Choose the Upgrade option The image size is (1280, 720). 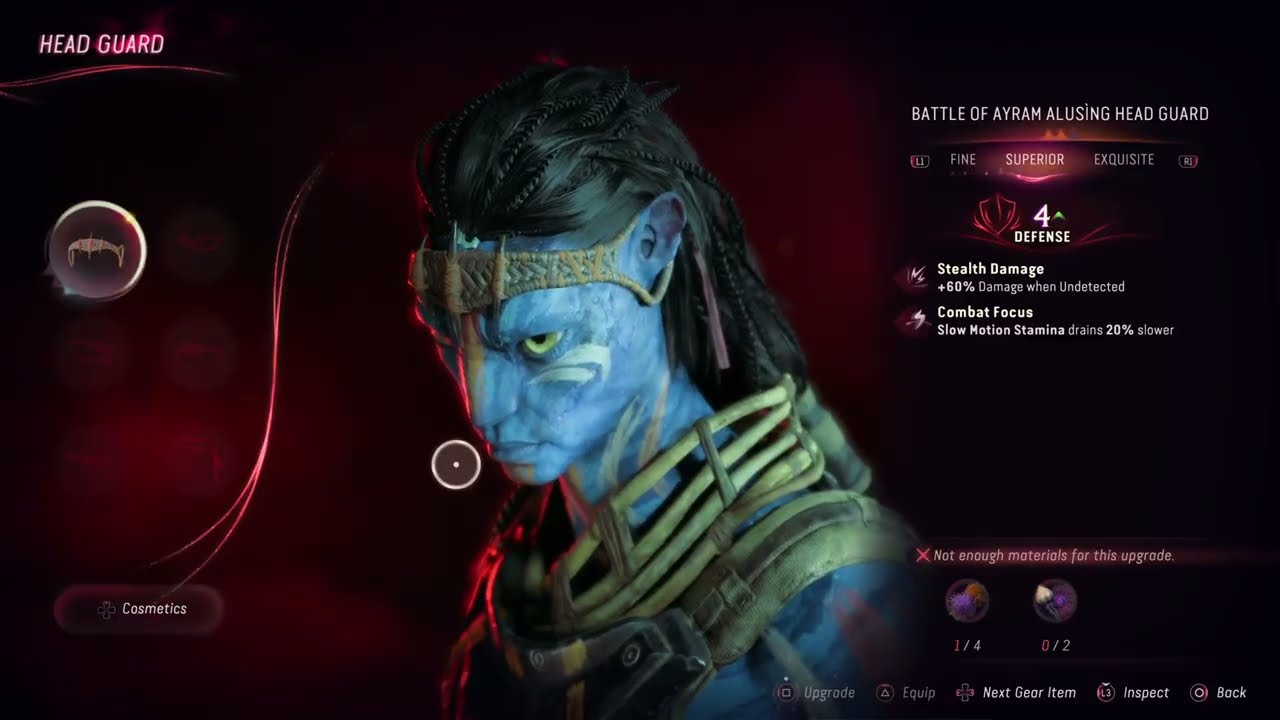pyautogui.click(x=816, y=692)
